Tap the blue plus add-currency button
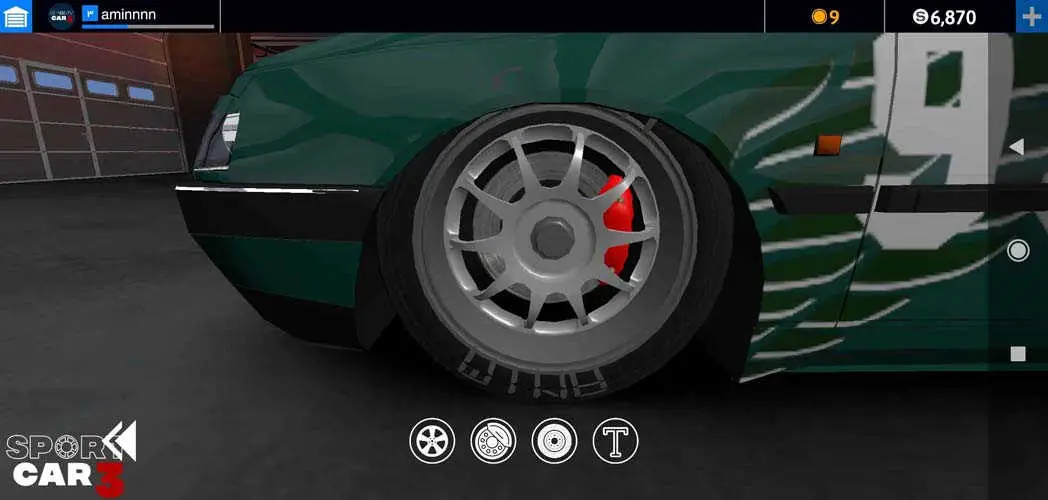Image resolution: width=1048 pixels, height=500 pixels. point(1031,16)
